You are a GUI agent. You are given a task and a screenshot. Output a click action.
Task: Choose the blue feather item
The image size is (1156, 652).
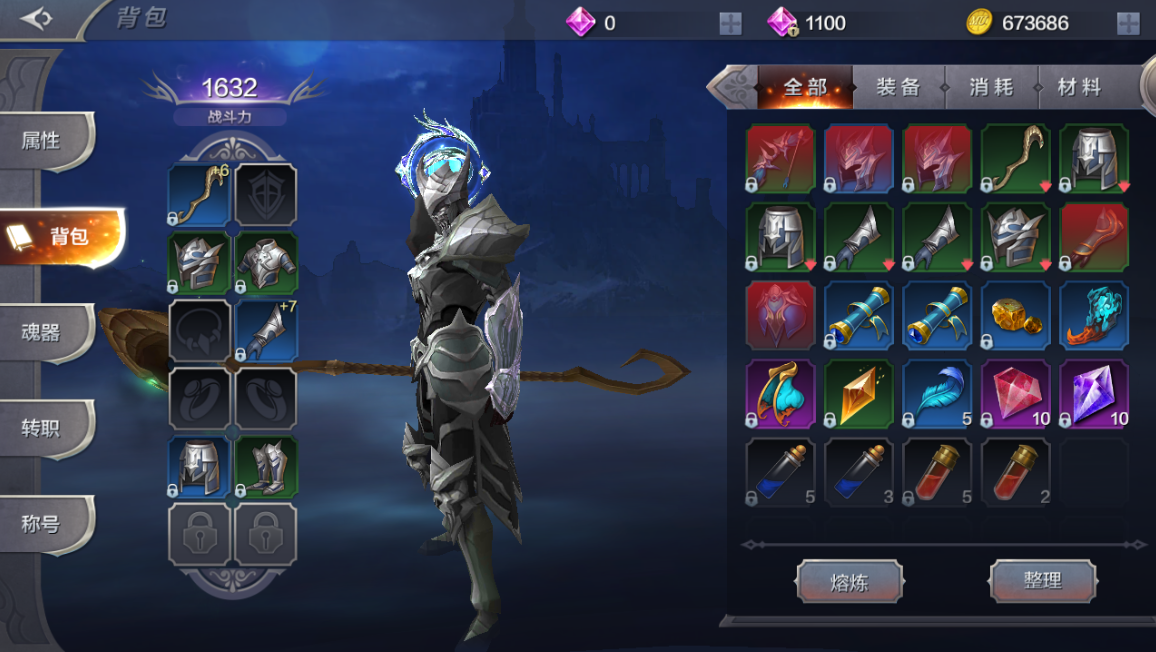pos(937,394)
